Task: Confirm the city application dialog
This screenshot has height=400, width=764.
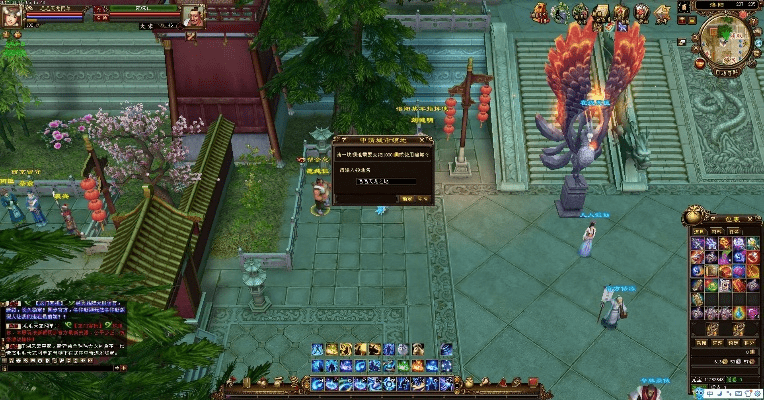Action: tap(406, 199)
